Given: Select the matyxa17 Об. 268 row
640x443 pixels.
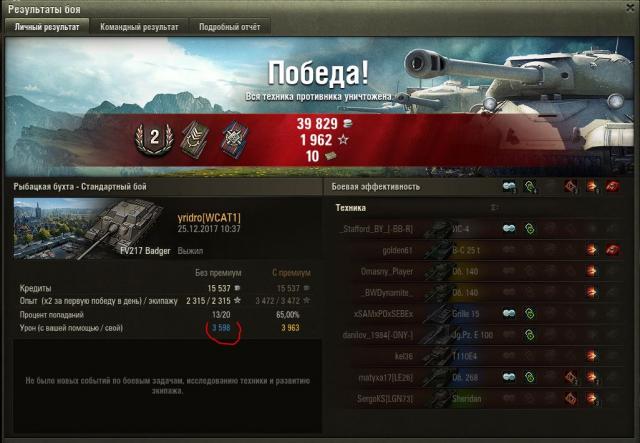Looking at the screenshot, I should (420, 377).
